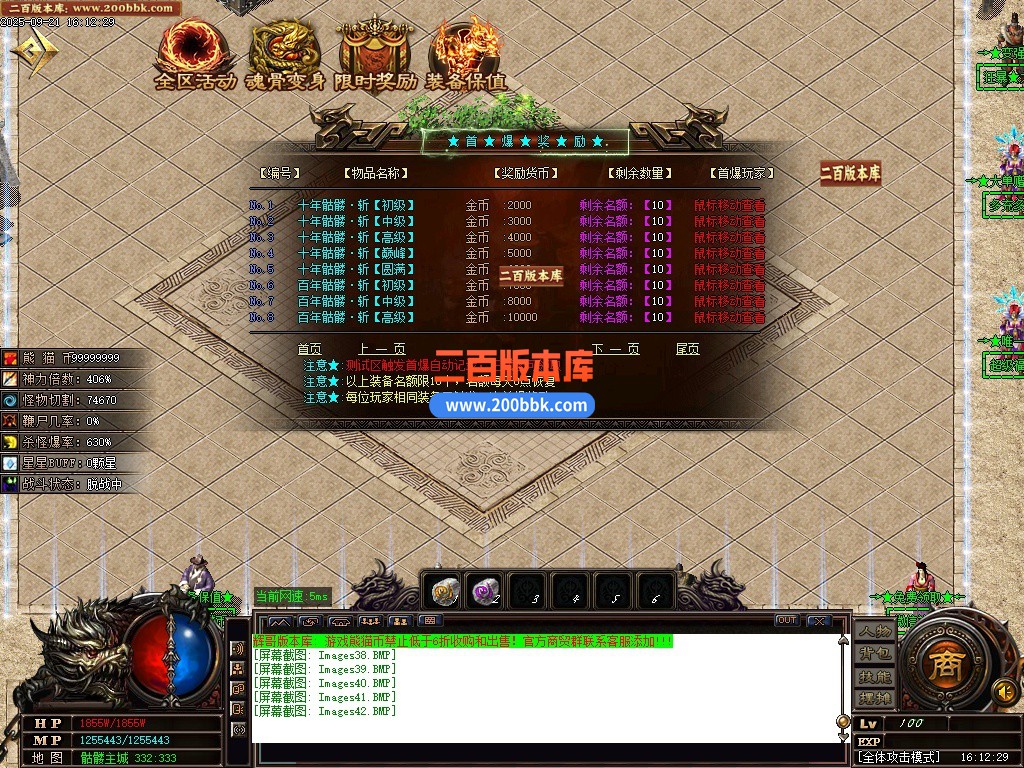
Task: Select reward row No.1 十年骷髅·斩【初级】
Action: 356,205
